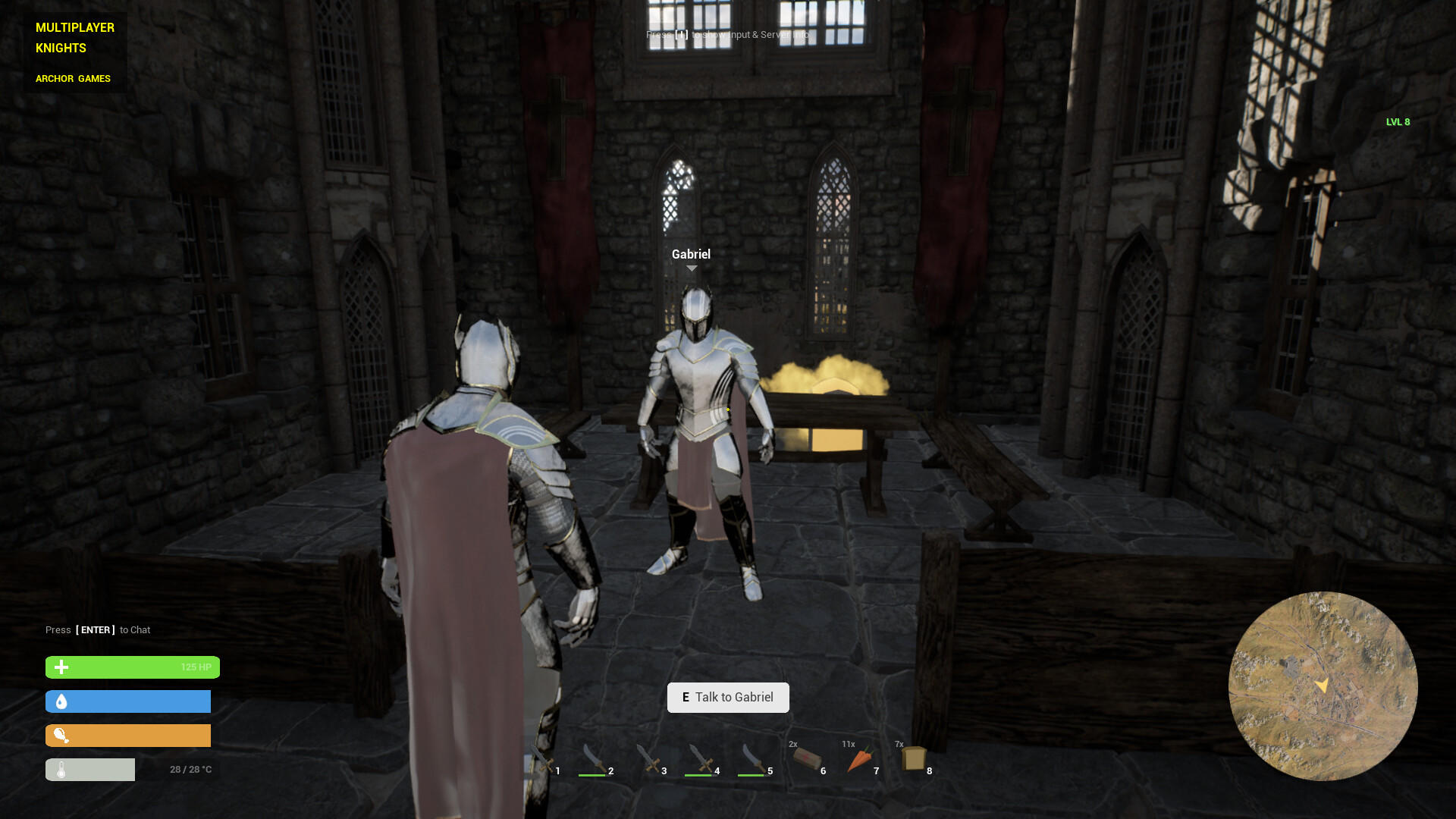Click the E keybind label beside Talk prompt

(x=686, y=697)
